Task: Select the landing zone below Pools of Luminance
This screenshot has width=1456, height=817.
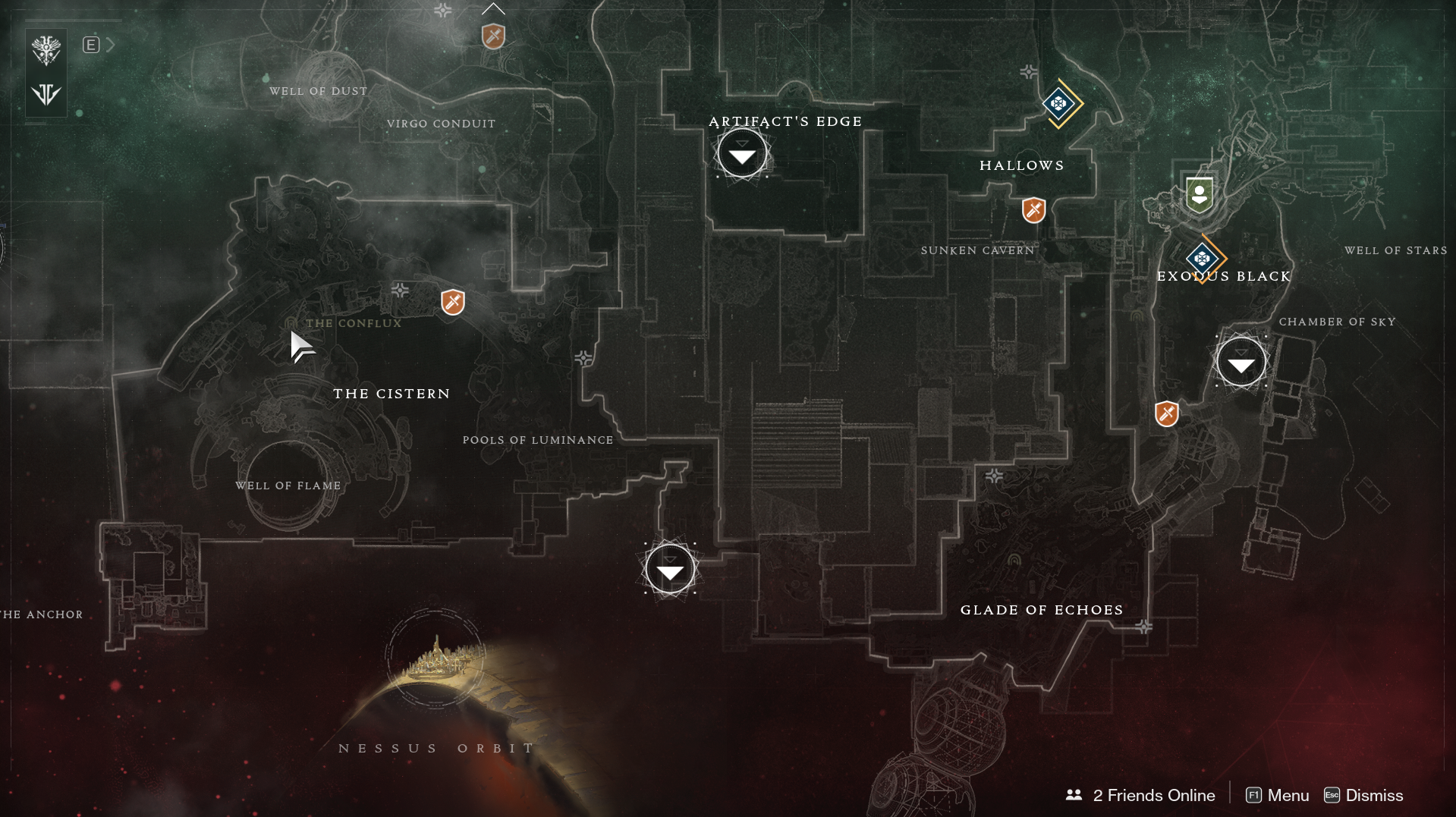Action: click(670, 569)
